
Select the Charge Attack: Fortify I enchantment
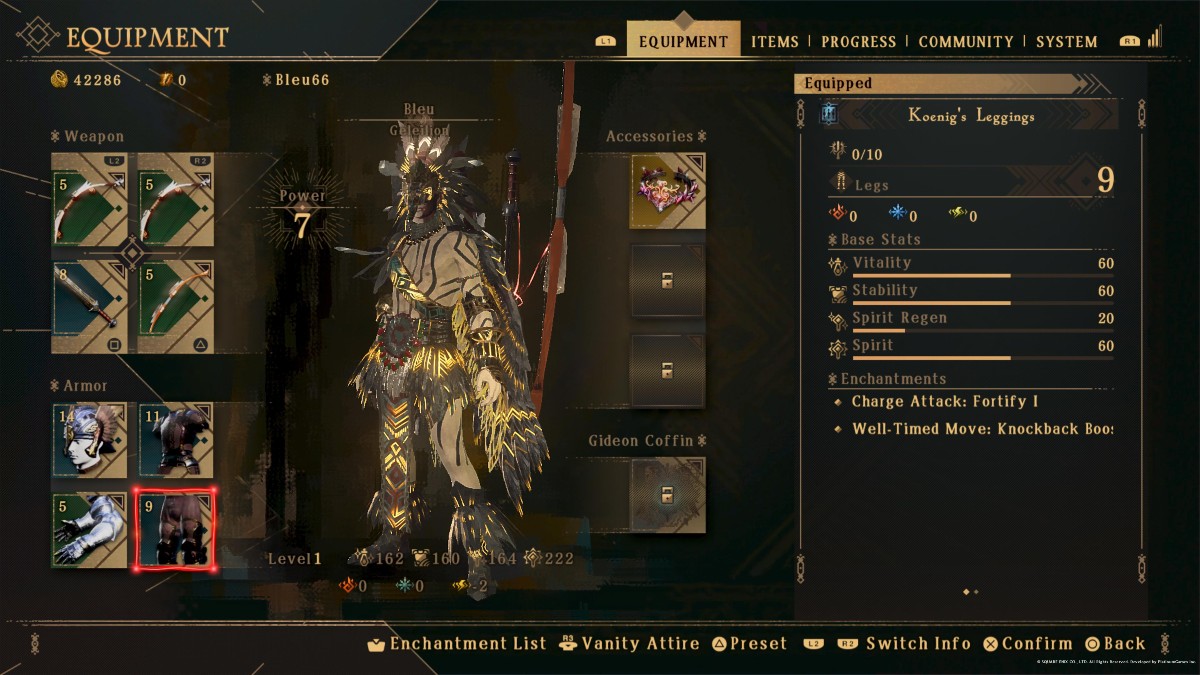pyautogui.click(x=944, y=402)
